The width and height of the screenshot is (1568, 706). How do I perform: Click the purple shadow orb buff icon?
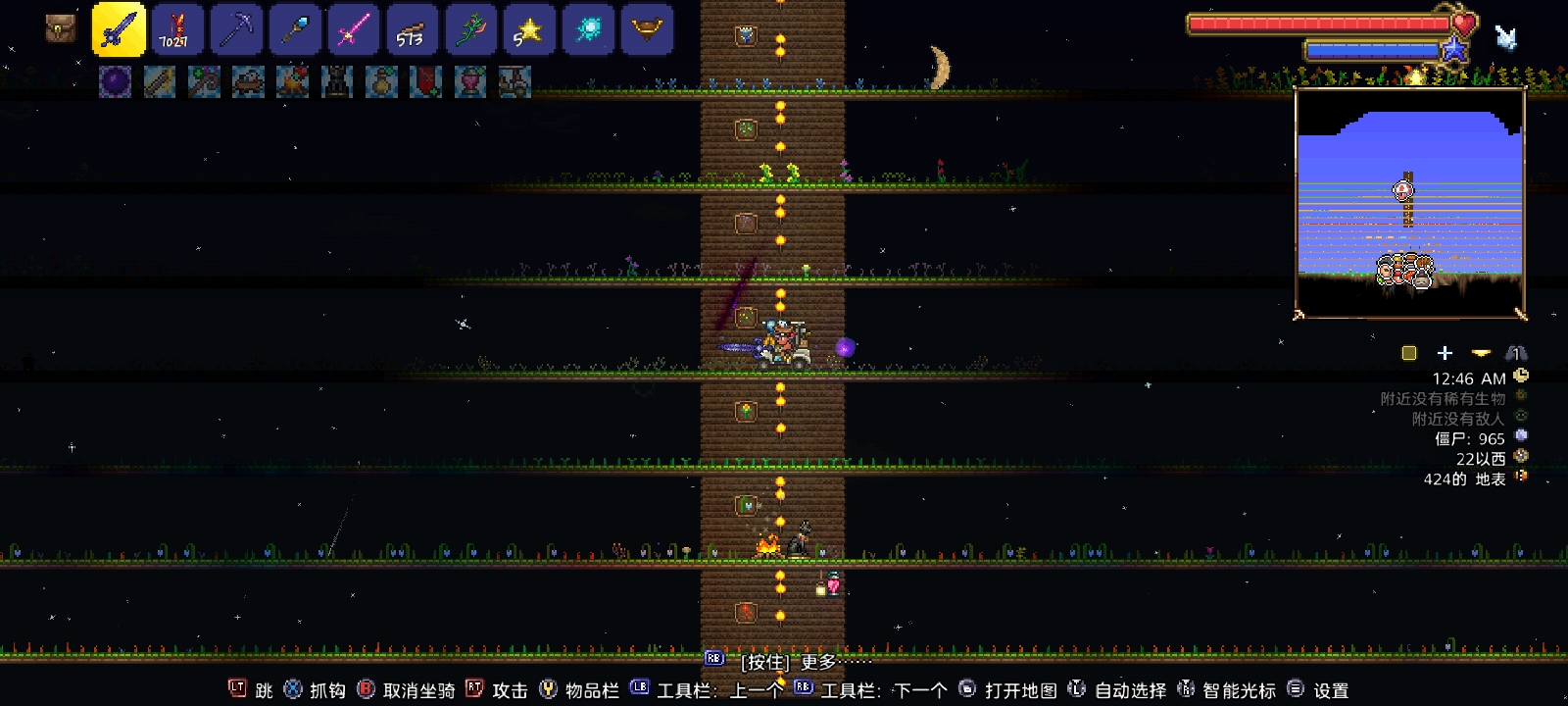tap(115, 81)
